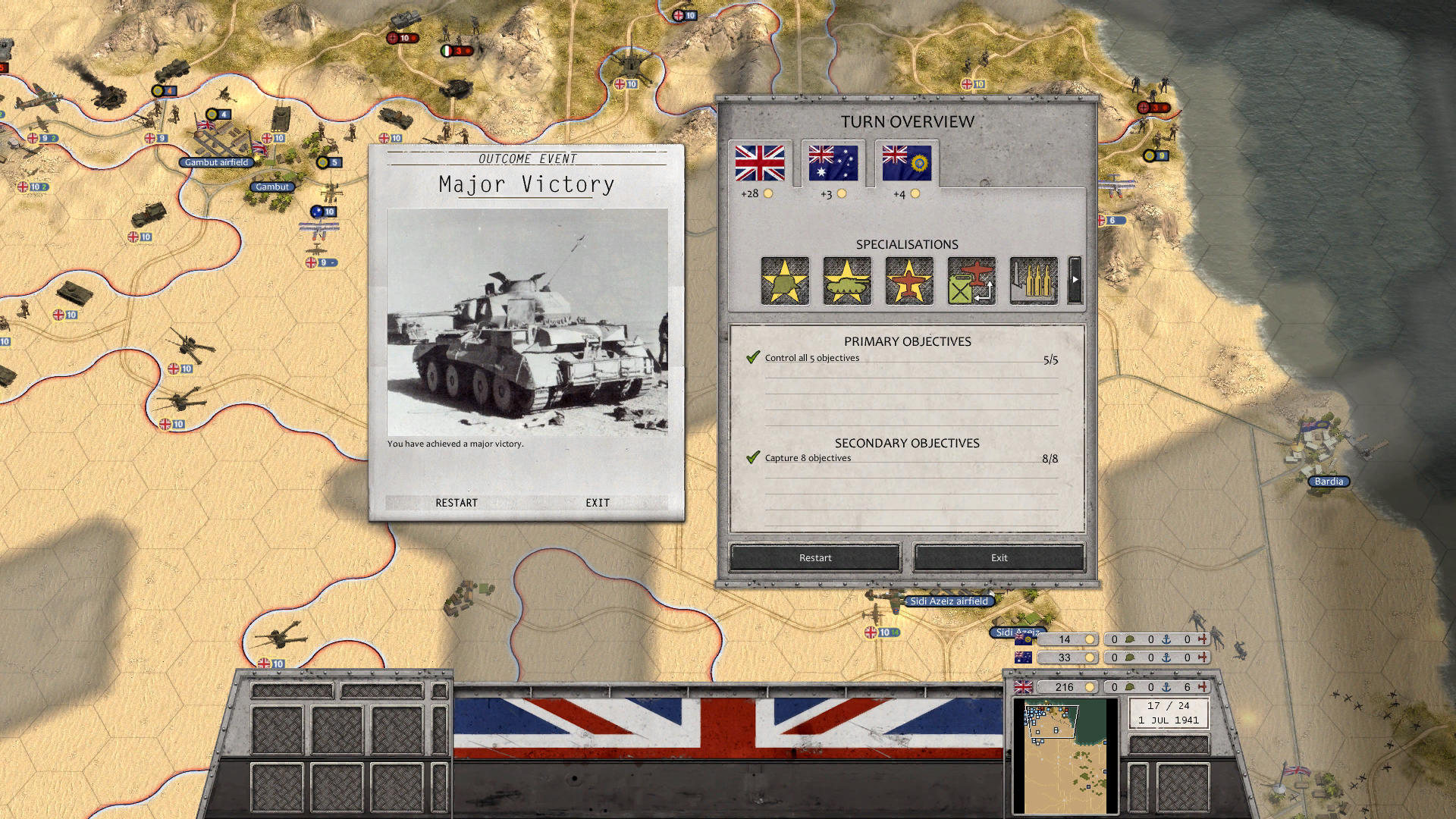
Task: Expand more specialisations with right arrow
Action: coord(1075,279)
